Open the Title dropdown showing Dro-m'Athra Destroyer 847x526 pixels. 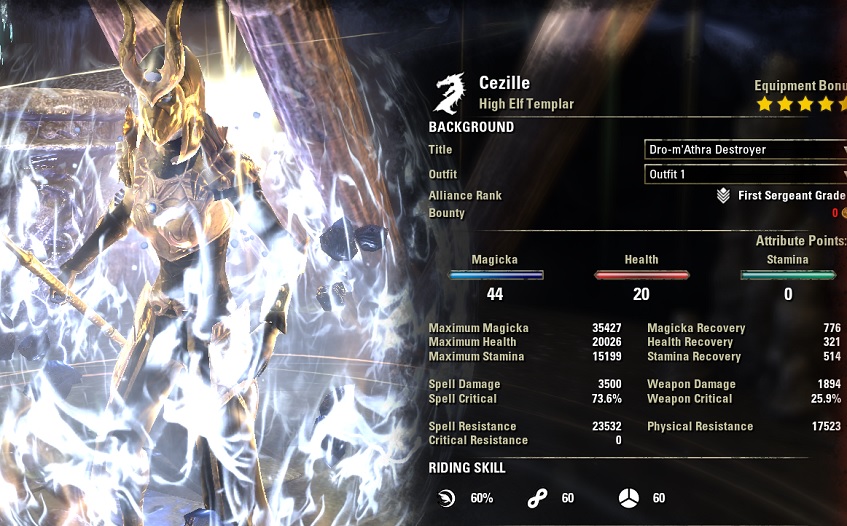coord(745,150)
